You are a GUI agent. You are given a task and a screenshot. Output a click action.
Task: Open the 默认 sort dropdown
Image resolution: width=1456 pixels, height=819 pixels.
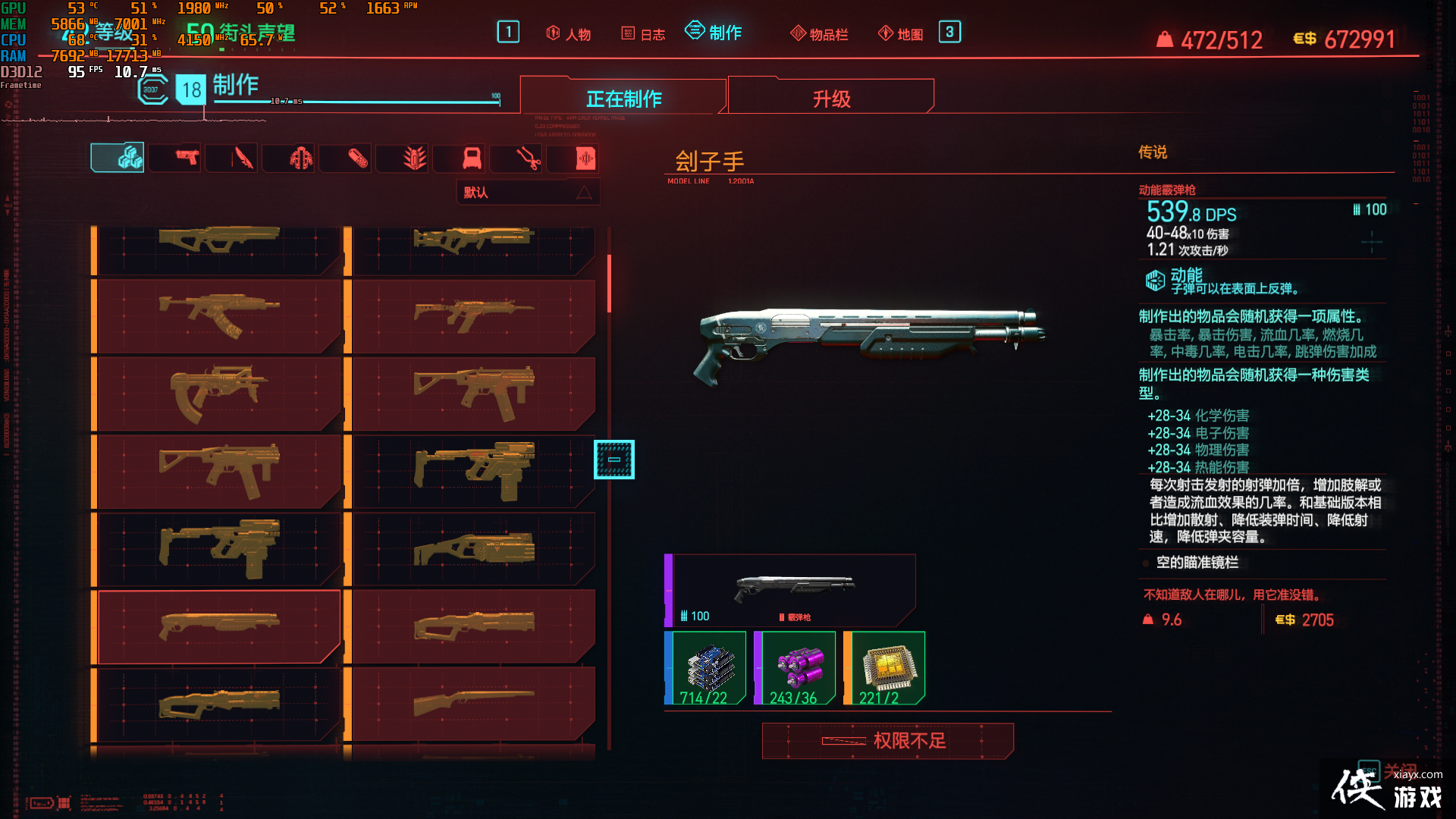(527, 193)
